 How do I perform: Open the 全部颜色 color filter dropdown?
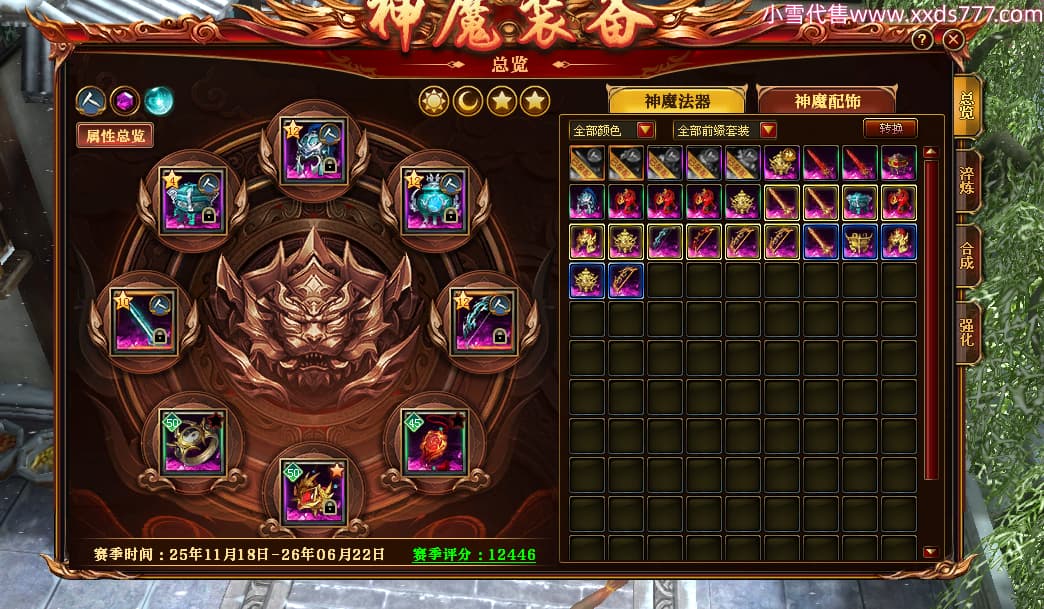click(645, 130)
